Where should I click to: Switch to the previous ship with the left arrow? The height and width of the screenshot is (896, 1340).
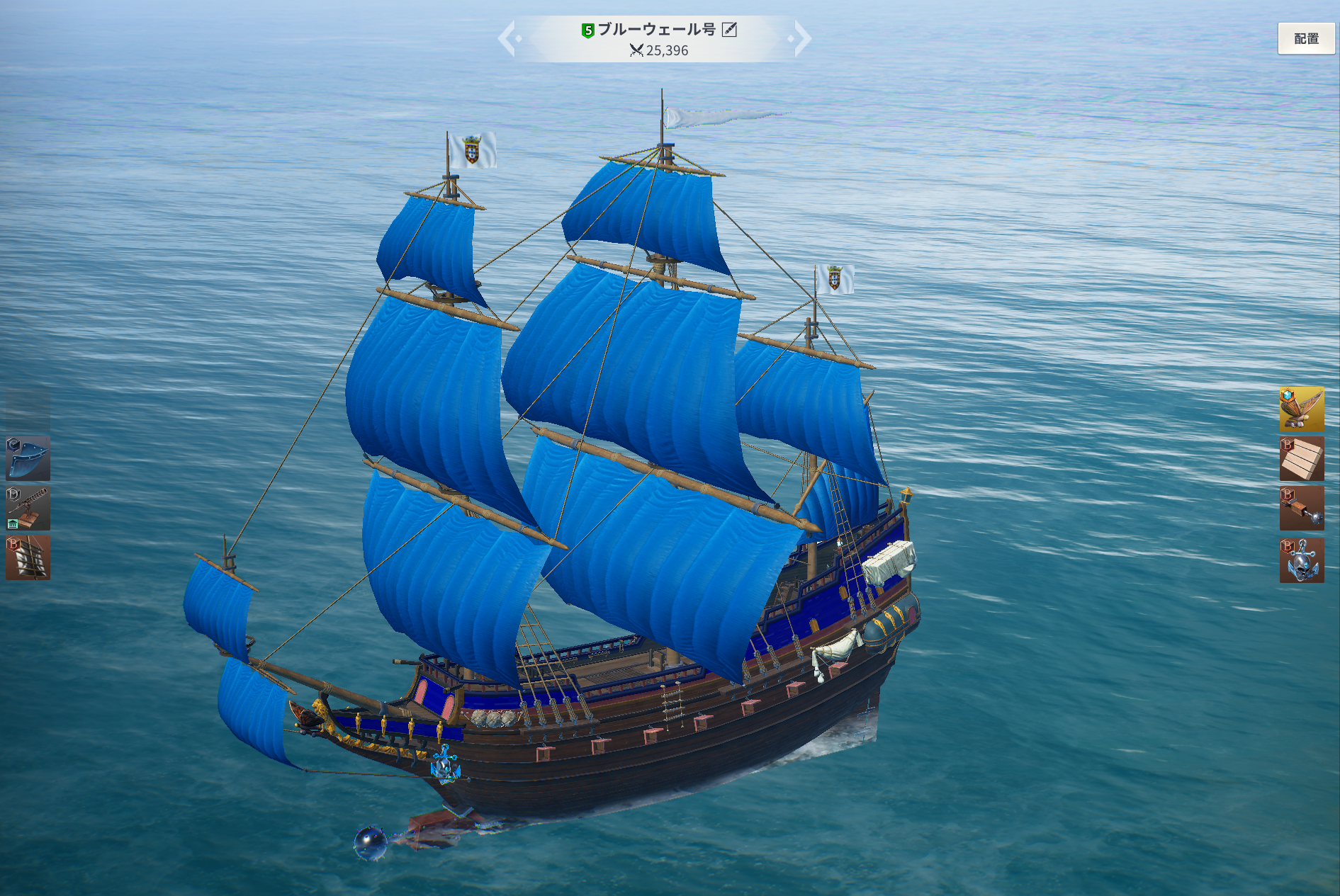tap(507, 38)
